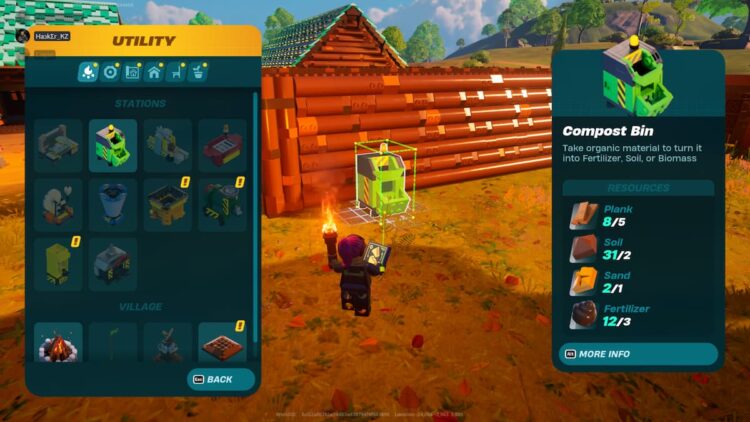Viewport: 750px width, 422px height.
Task: Switch to the house category tab
Action: coord(154,72)
